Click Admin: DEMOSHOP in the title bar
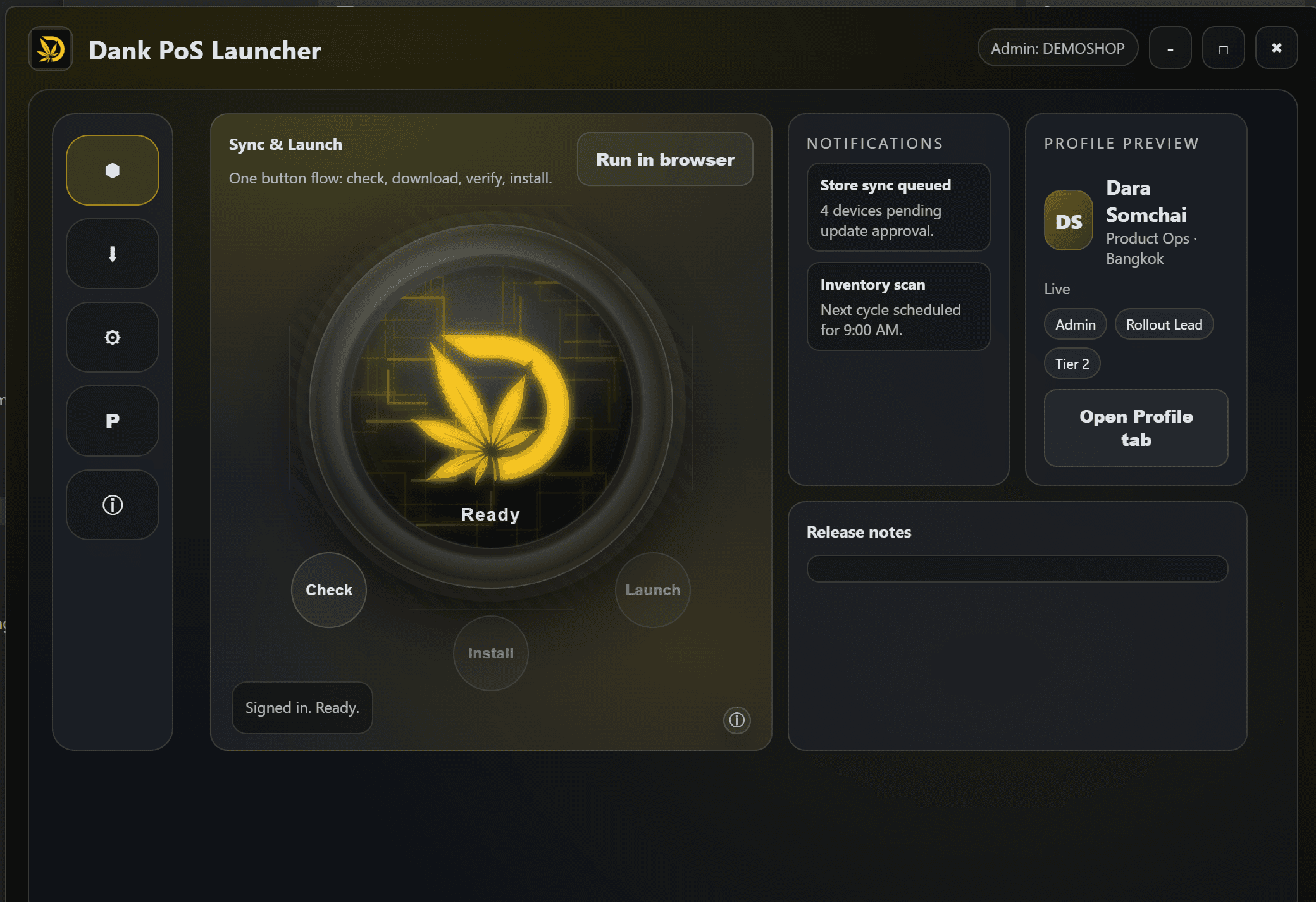1316x902 pixels. click(x=1057, y=47)
